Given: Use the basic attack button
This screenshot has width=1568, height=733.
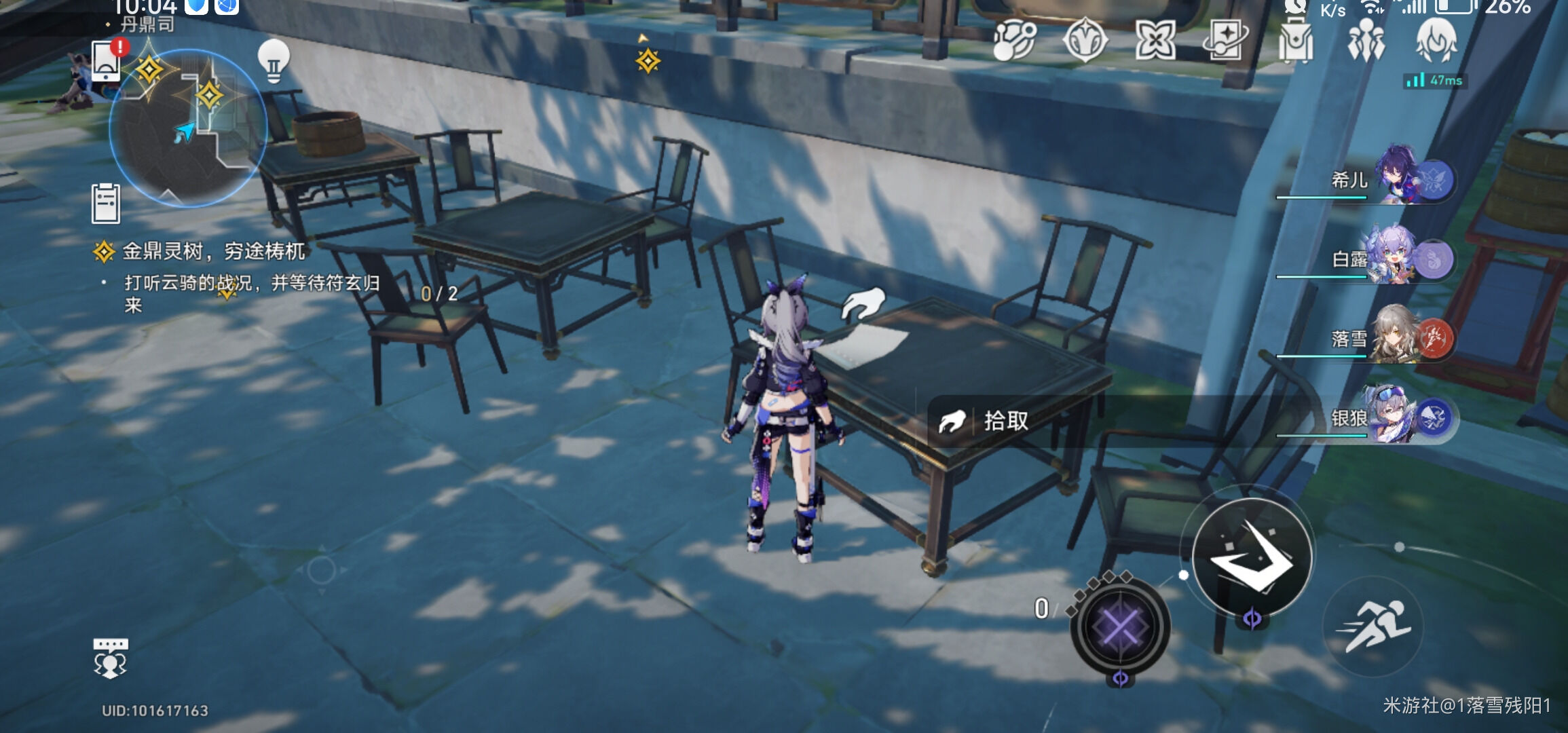Looking at the screenshot, I should [x=1252, y=557].
